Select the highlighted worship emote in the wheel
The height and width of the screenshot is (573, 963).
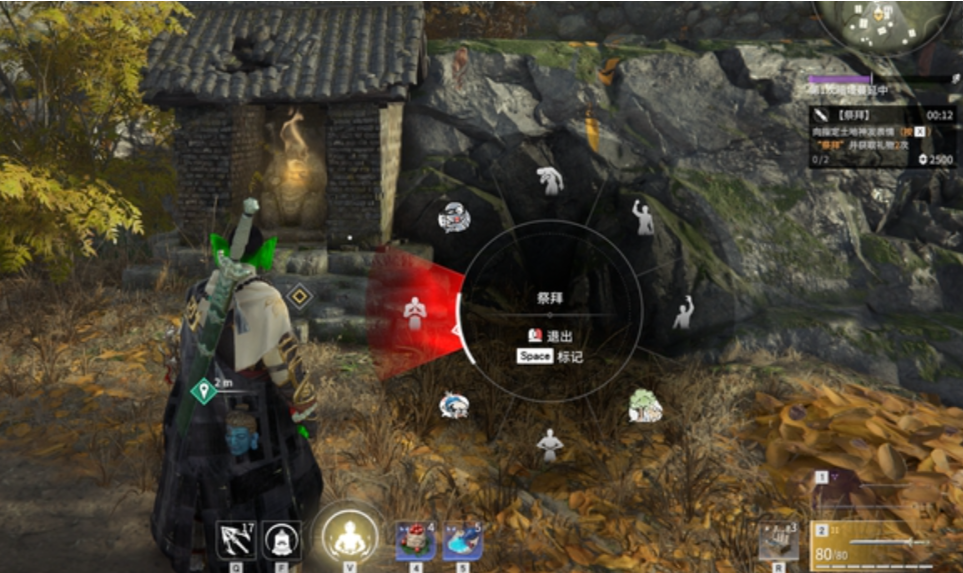415,313
